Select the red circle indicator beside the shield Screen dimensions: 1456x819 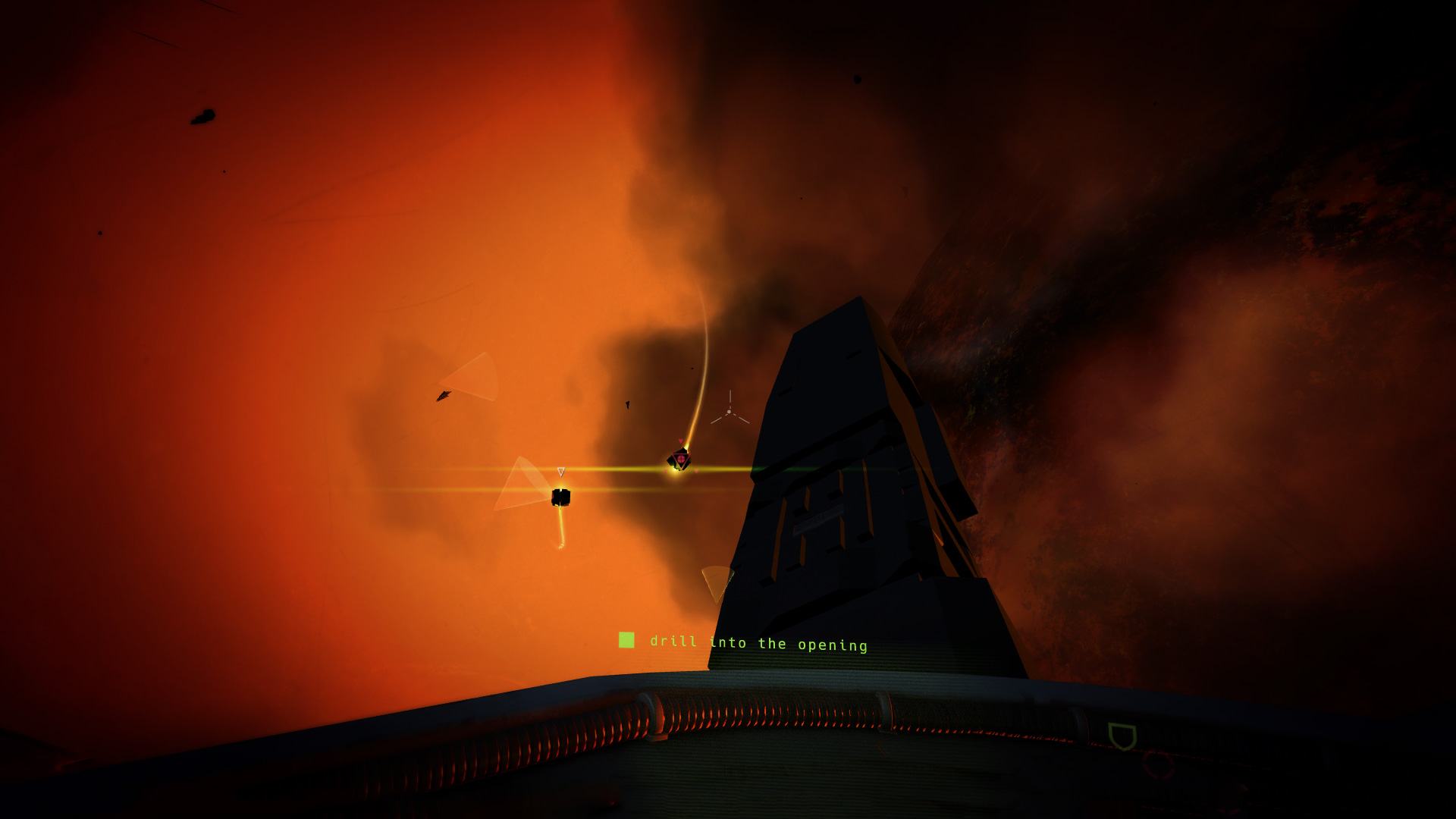(x=1157, y=764)
